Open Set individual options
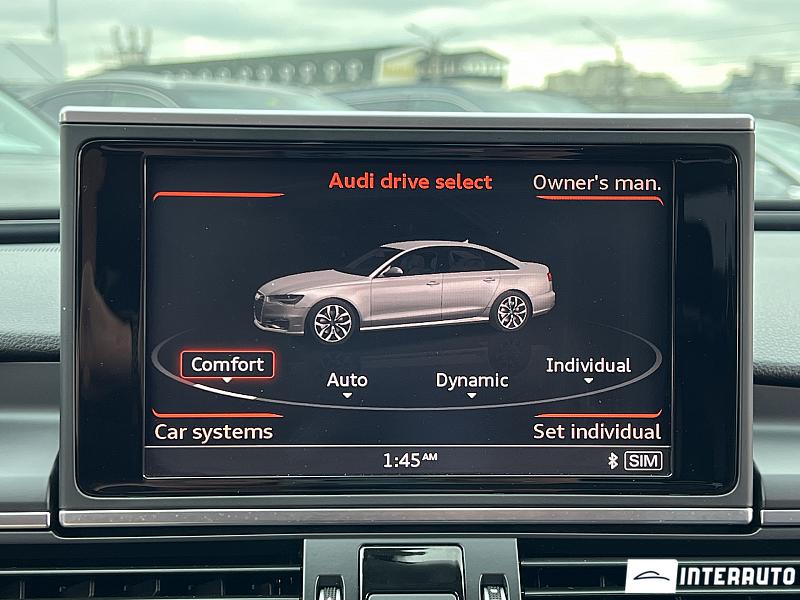 [x=596, y=432]
